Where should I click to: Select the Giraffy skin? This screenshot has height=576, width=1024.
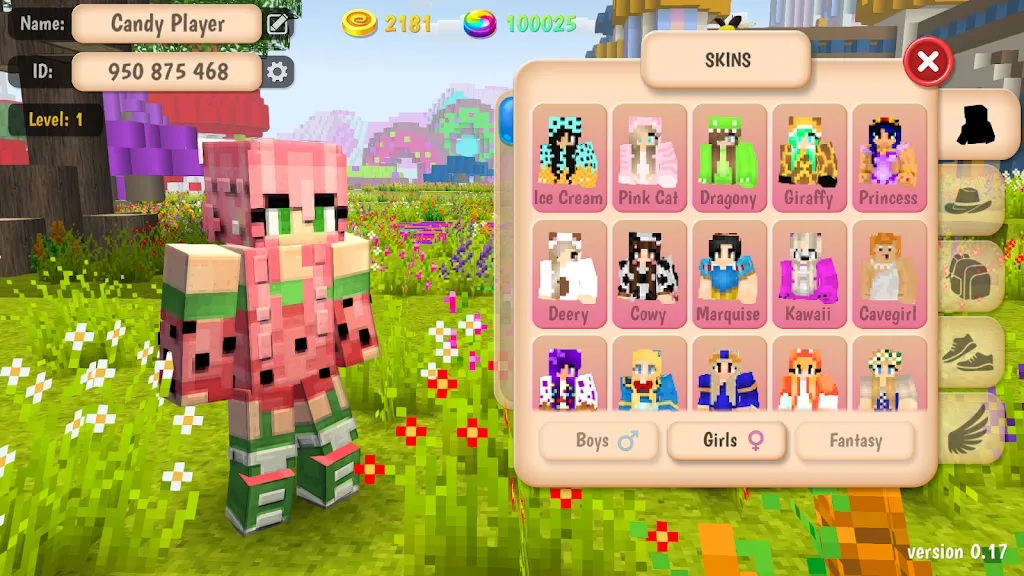tap(809, 158)
